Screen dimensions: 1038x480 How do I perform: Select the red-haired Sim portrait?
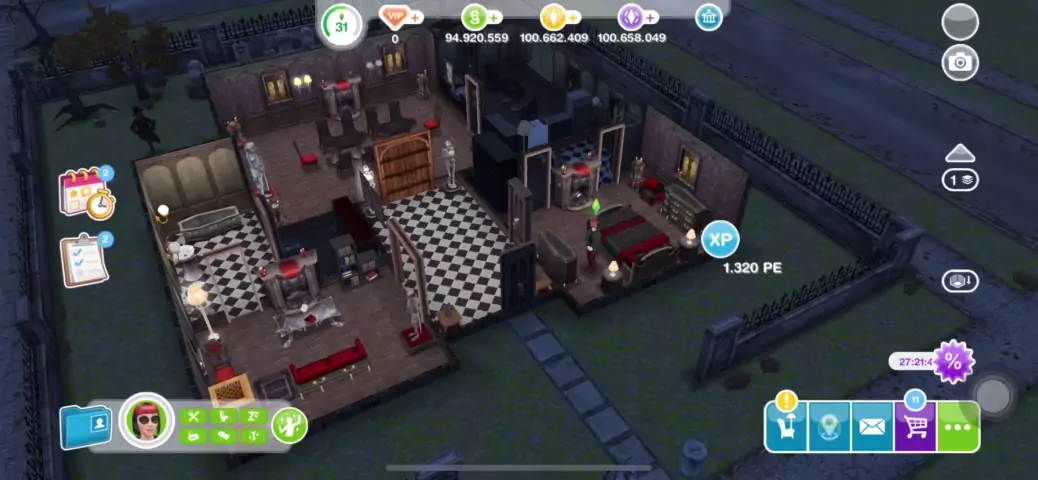tap(146, 422)
